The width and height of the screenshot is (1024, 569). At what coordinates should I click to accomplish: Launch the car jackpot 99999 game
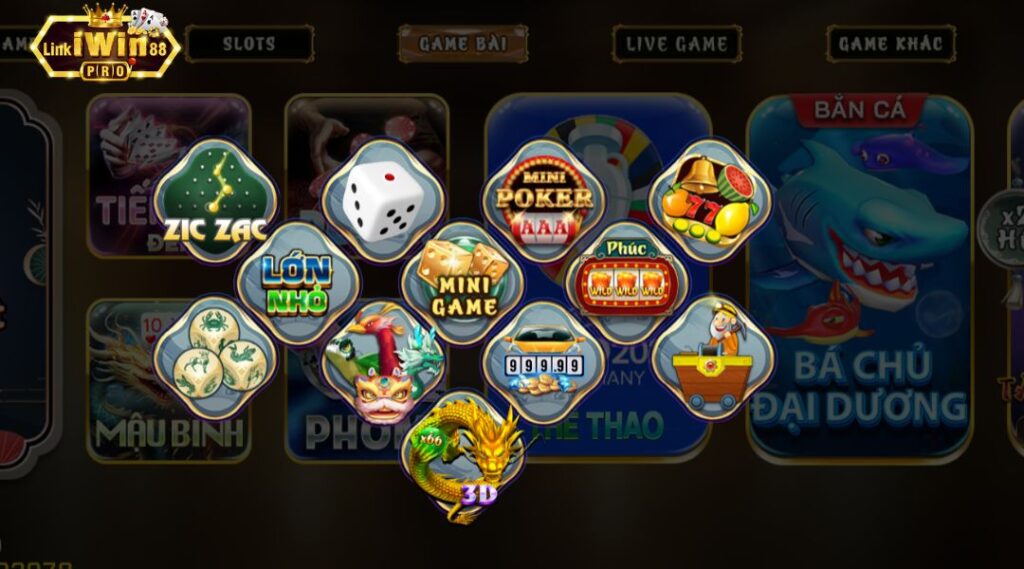tap(544, 362)
